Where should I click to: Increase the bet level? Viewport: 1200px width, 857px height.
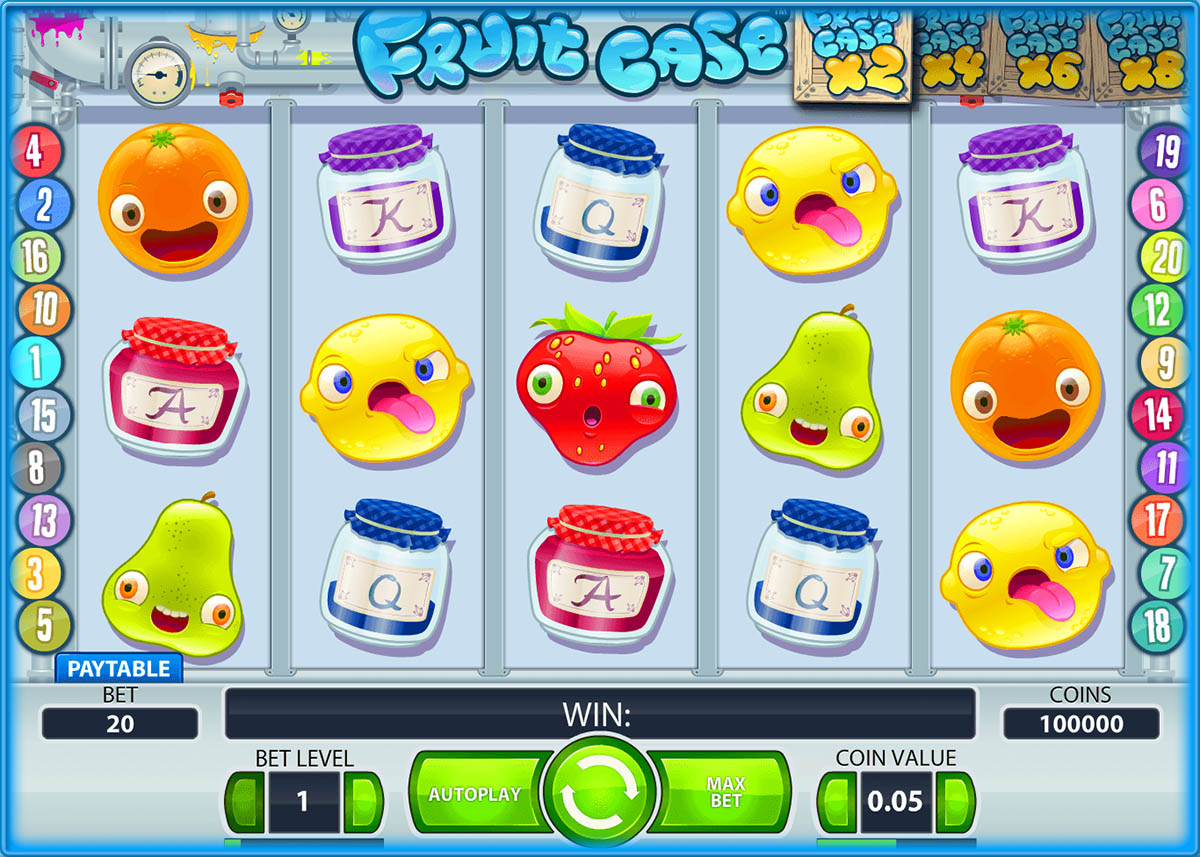coord(363,801)
